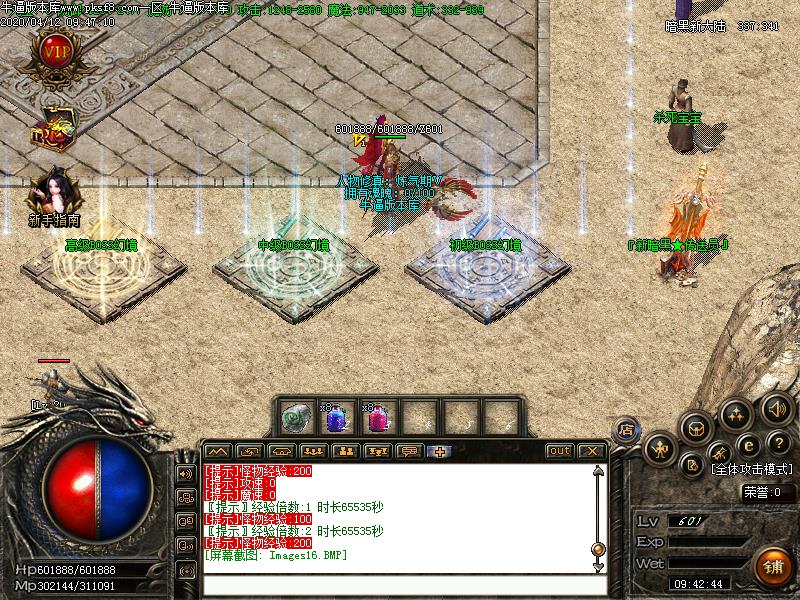The width and height of the screenshot is (800, 600).
Task: Open the question mark help button
Action: pyautogui.click(x=779, y=443)
